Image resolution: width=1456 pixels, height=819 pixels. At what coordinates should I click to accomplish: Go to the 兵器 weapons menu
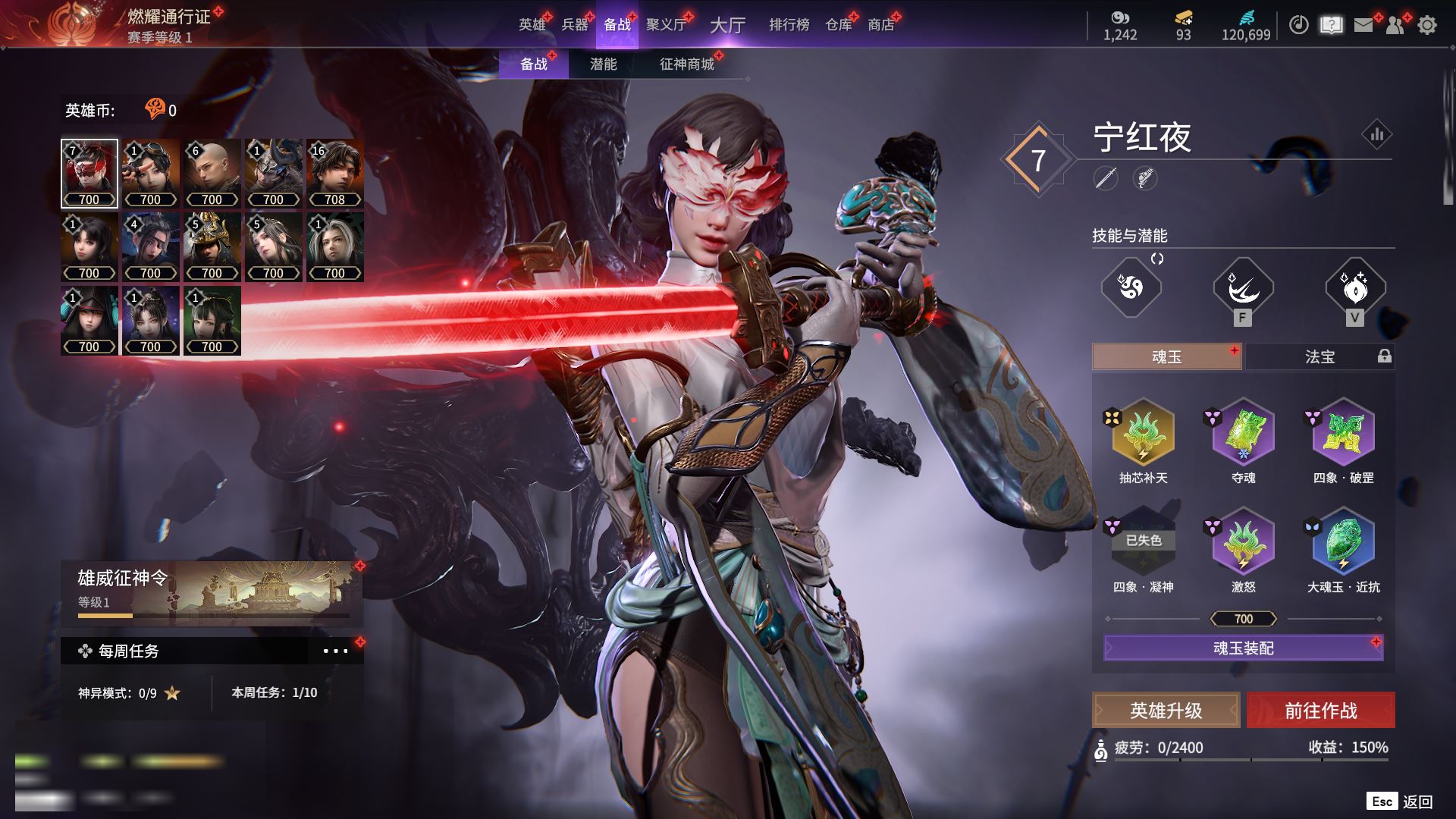[x=575, y=25]
